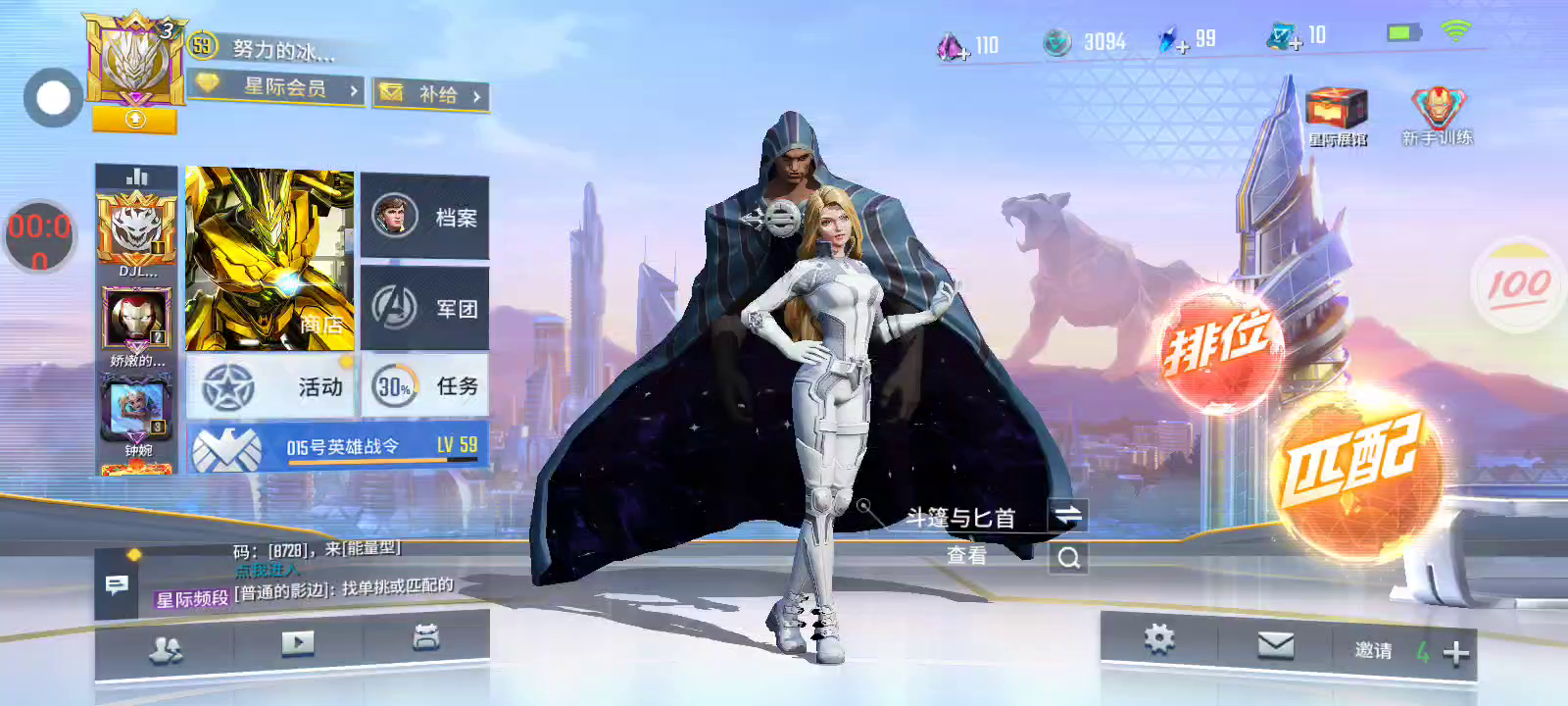Open the 补给 supply button
1568x706 pixels.
pyautogui.click(x=432, y=94)
